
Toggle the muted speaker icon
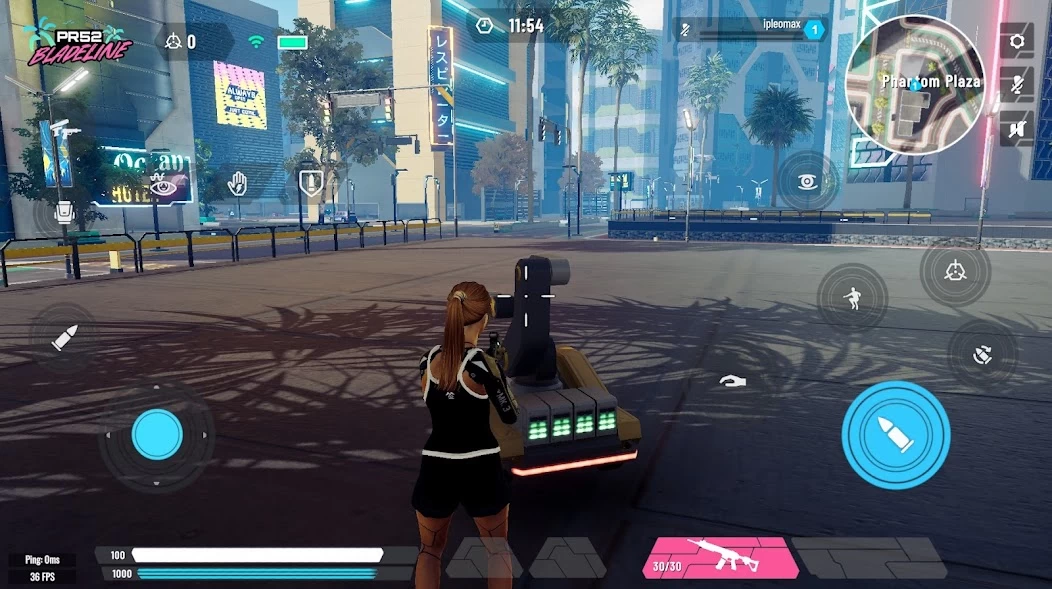(x=1017, y=128)
